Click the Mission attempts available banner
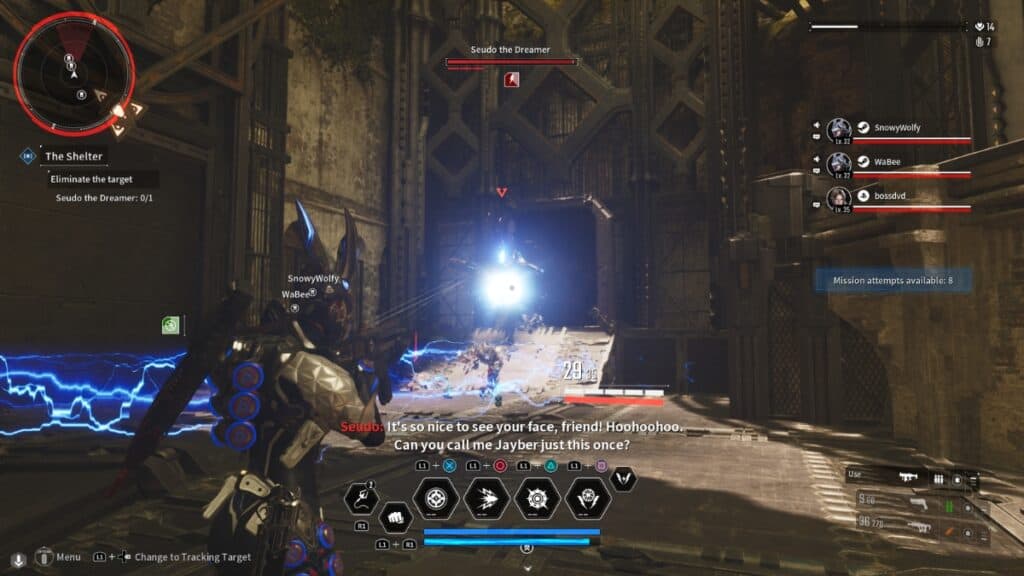This screenshot has height=576, width=1024. pos(892,281)
